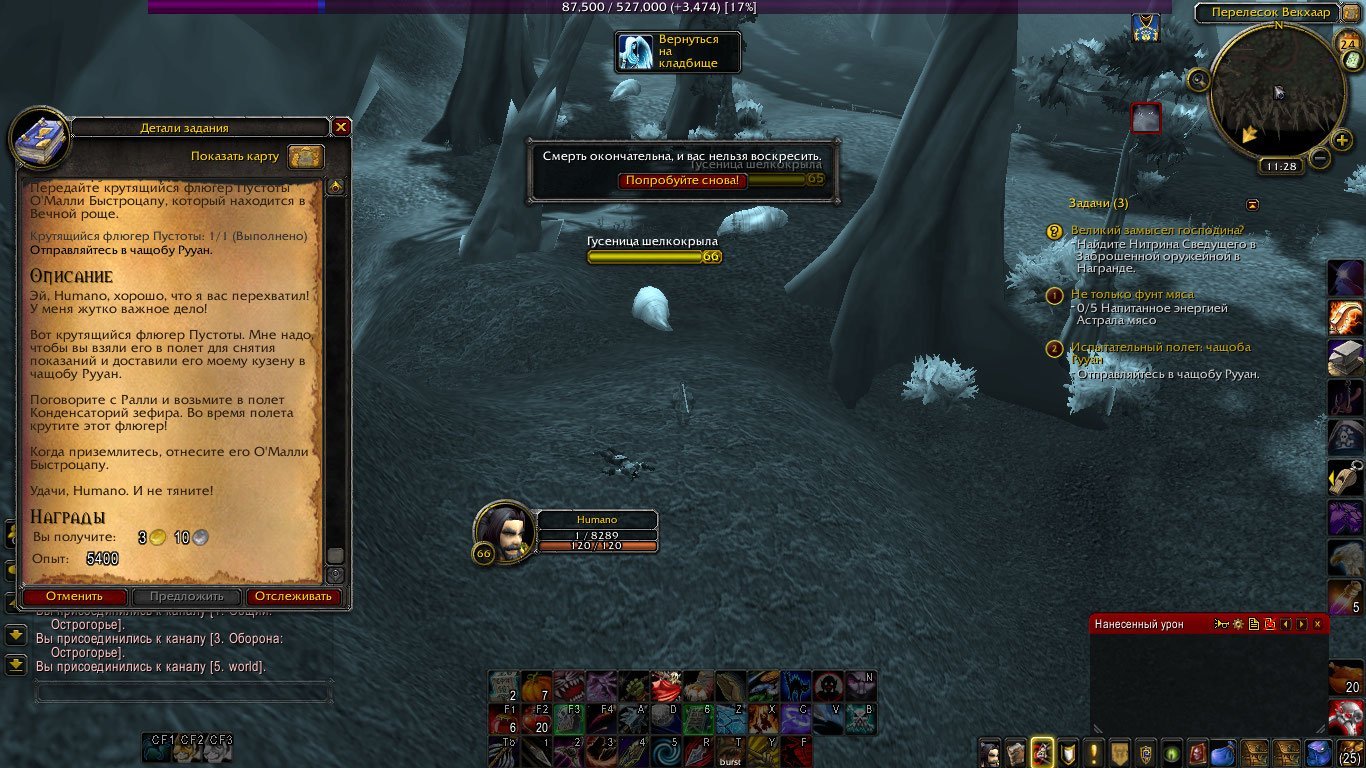Screen dimensions: 1366x768
Task: Close the Нанесенный урон damage meter window
Action: tap(1317, 624)
